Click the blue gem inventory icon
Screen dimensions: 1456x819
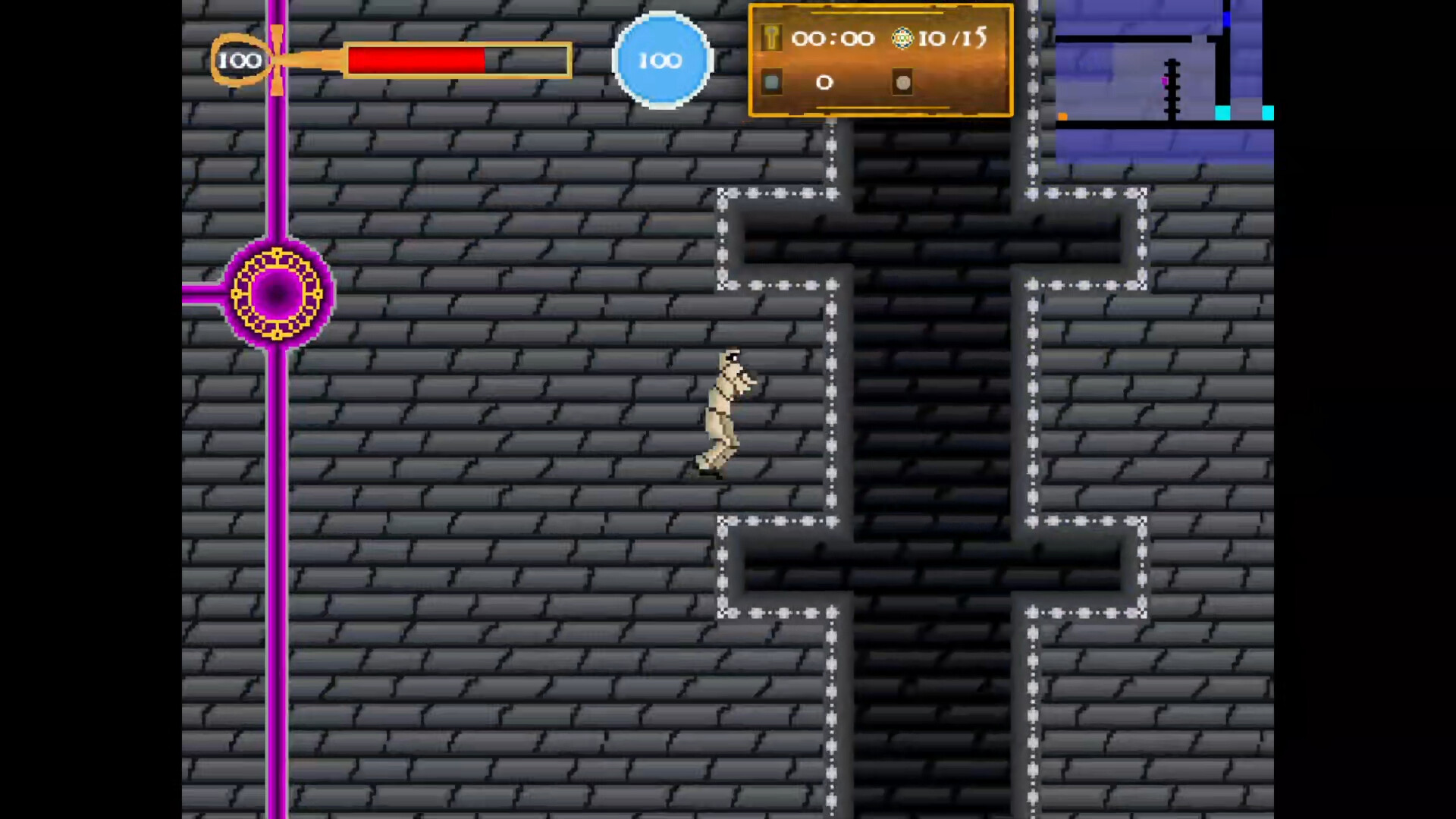pyautogui.click(x=772, y=82)
